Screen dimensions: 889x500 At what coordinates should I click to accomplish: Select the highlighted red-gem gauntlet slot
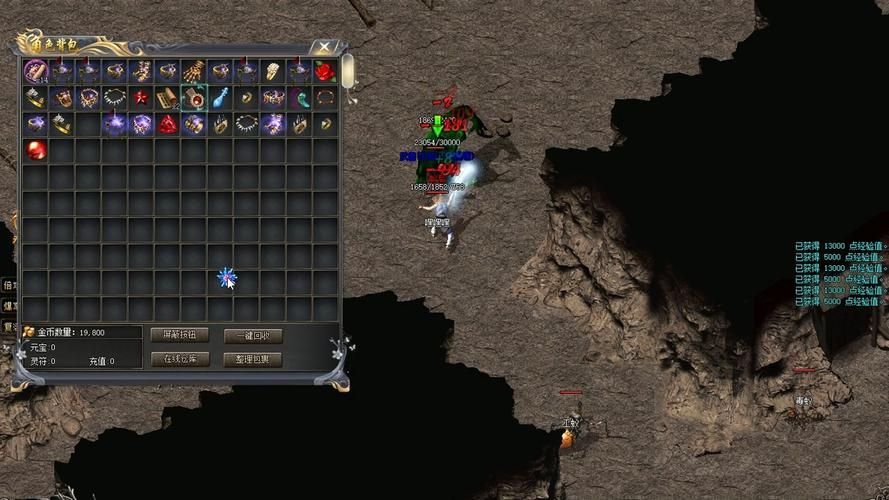click(193, 98)
